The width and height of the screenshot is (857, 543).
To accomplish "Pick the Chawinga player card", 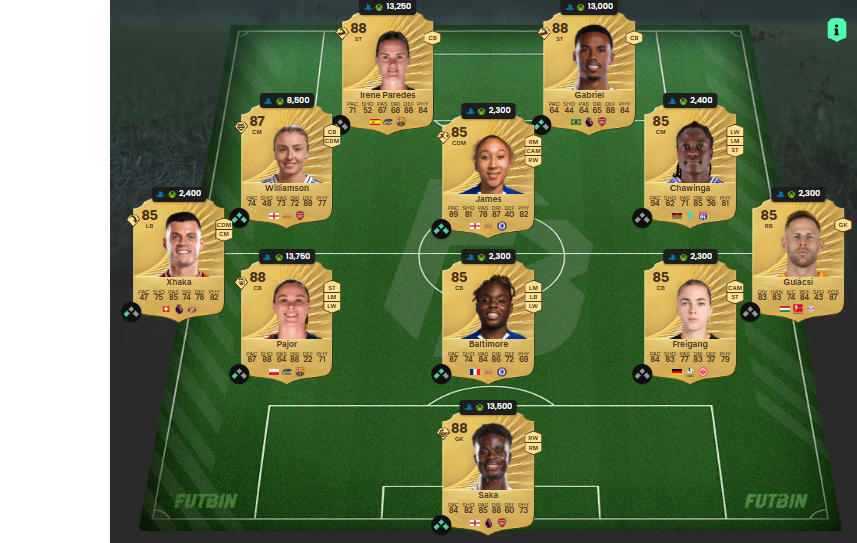I will (x=690, y=165).
